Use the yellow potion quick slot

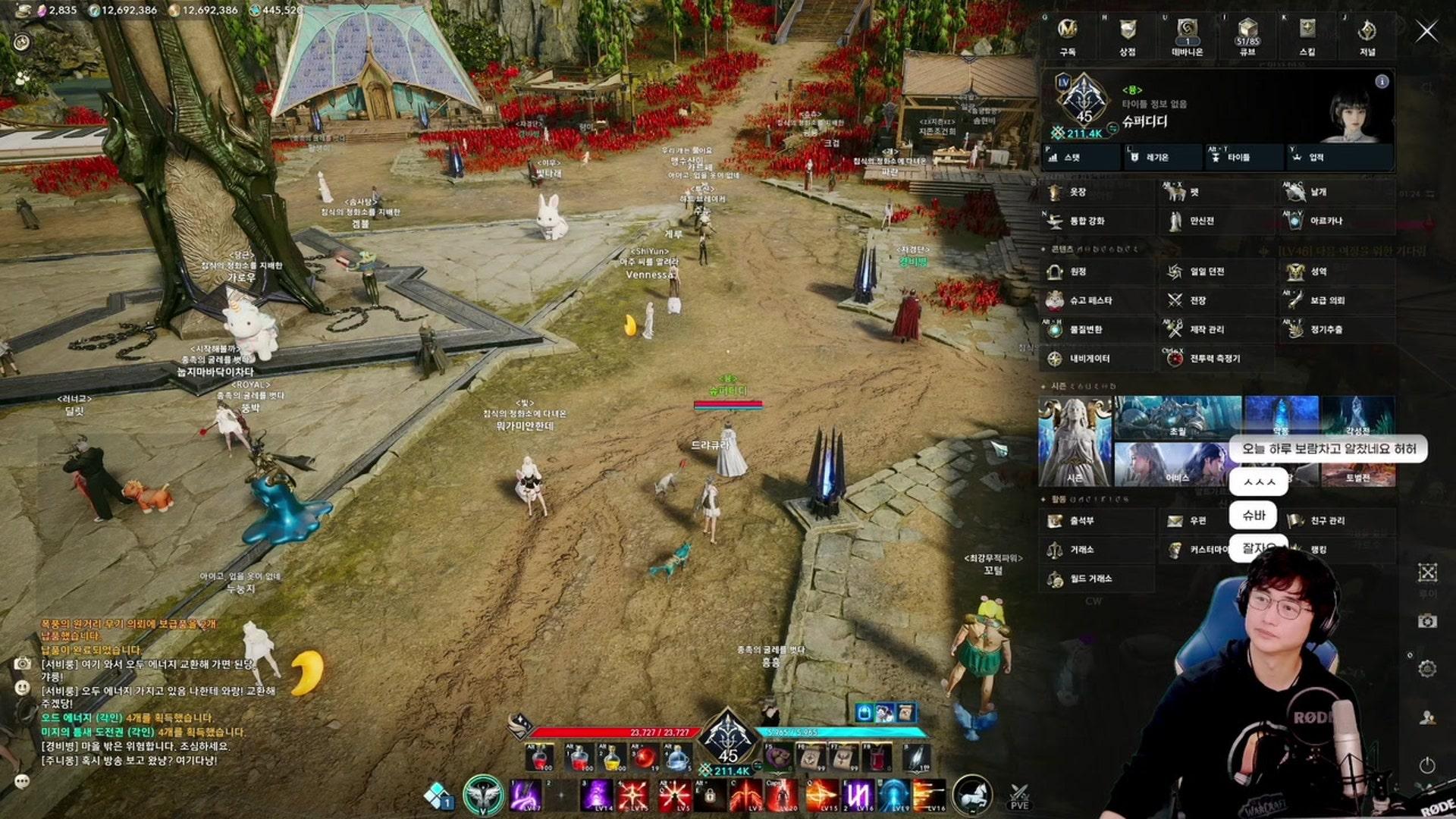pos(610,757)
